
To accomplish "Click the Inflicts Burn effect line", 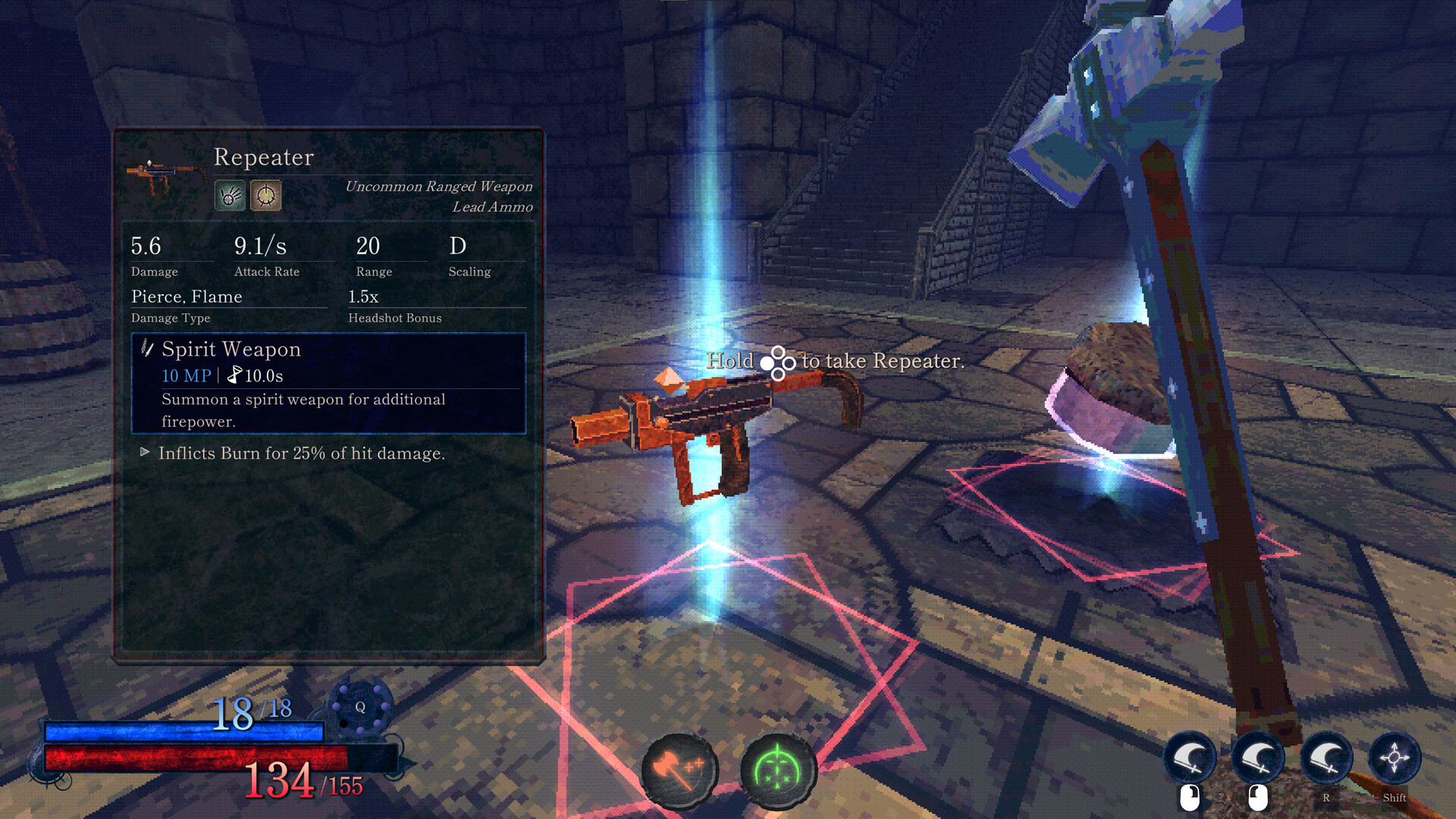I will (301, 453).
